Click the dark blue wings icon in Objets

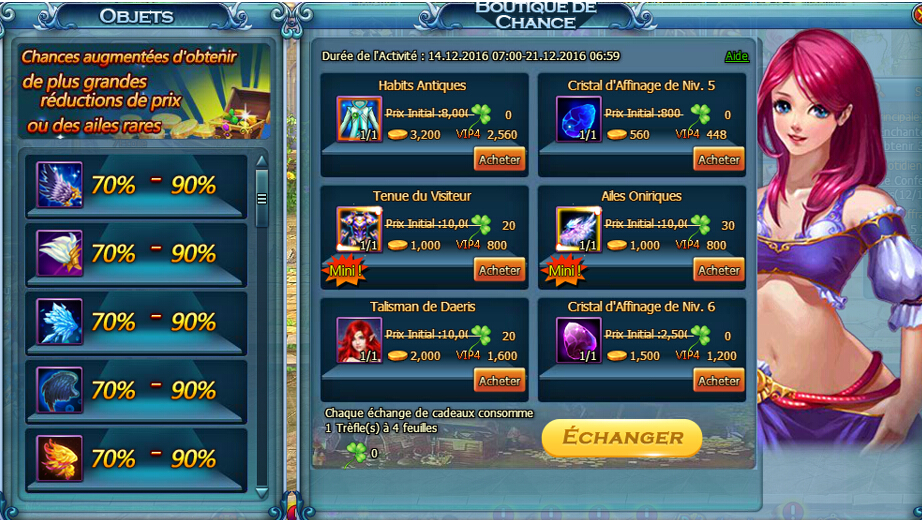[x=59, y=390]
